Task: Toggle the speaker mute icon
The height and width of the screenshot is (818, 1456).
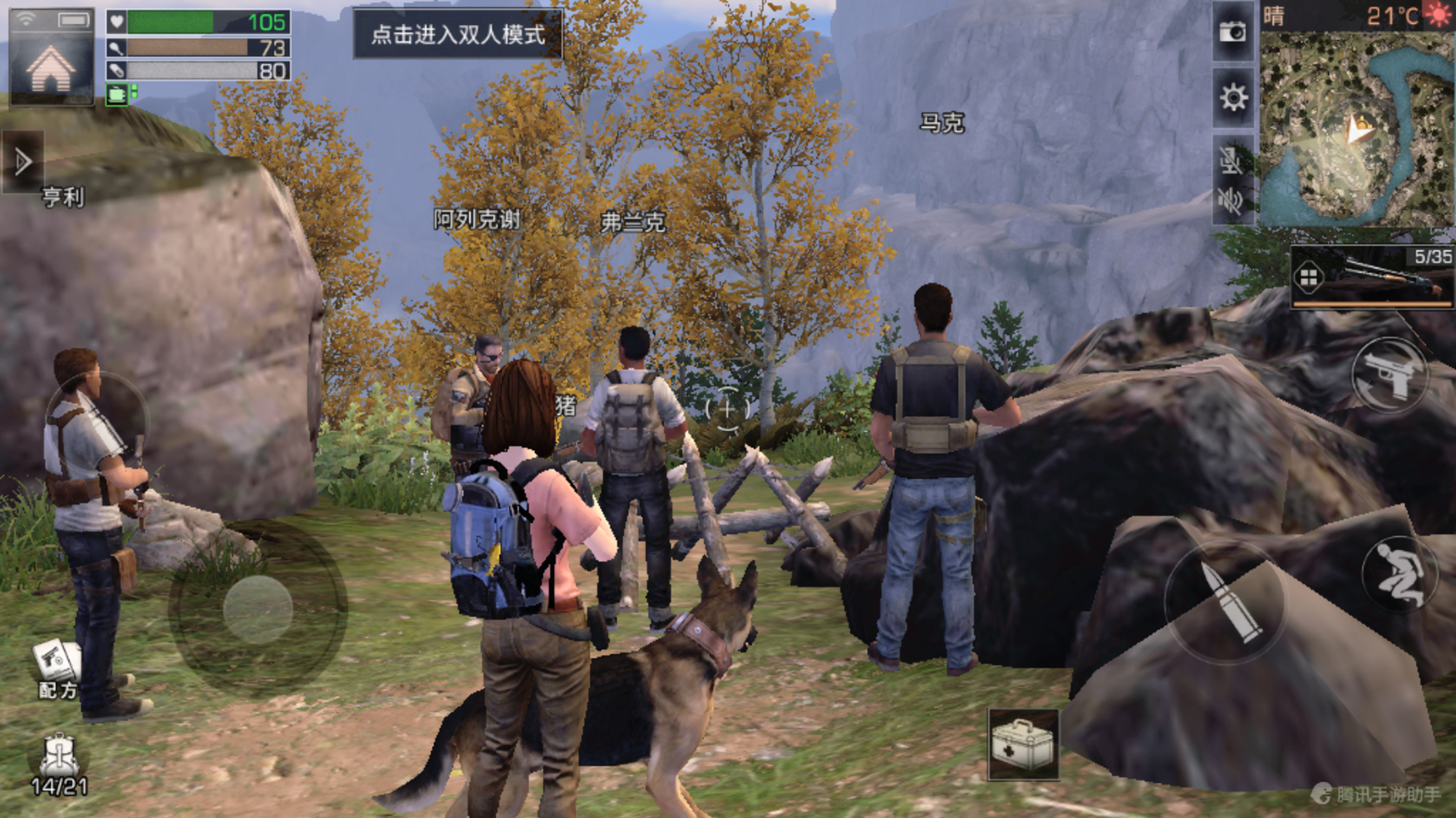Action: [x=1231, y=199]
